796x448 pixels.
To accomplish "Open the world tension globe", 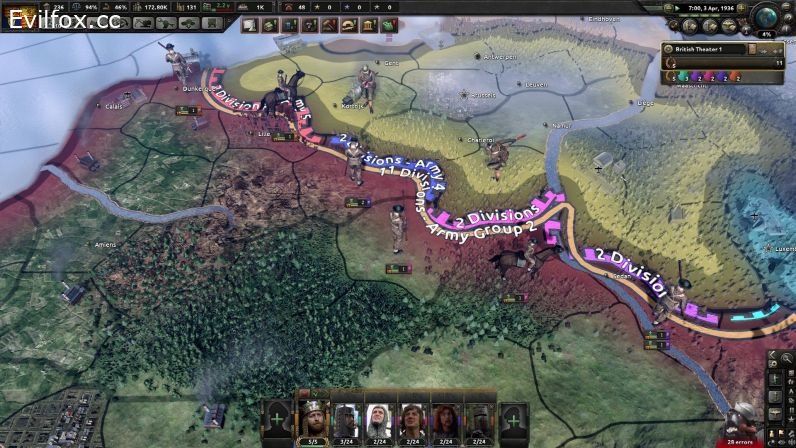I will click(x=768, y=18).
